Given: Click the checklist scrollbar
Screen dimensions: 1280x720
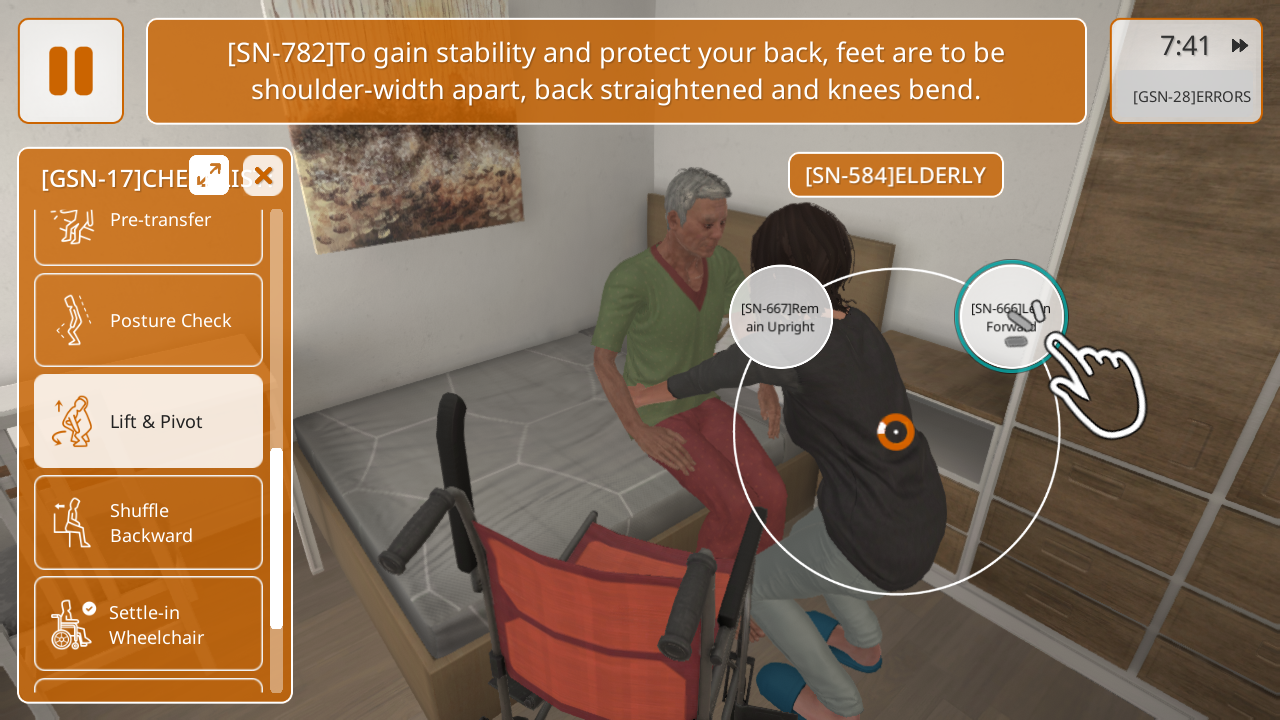Looking at the screenshot, I should (276, 538).
